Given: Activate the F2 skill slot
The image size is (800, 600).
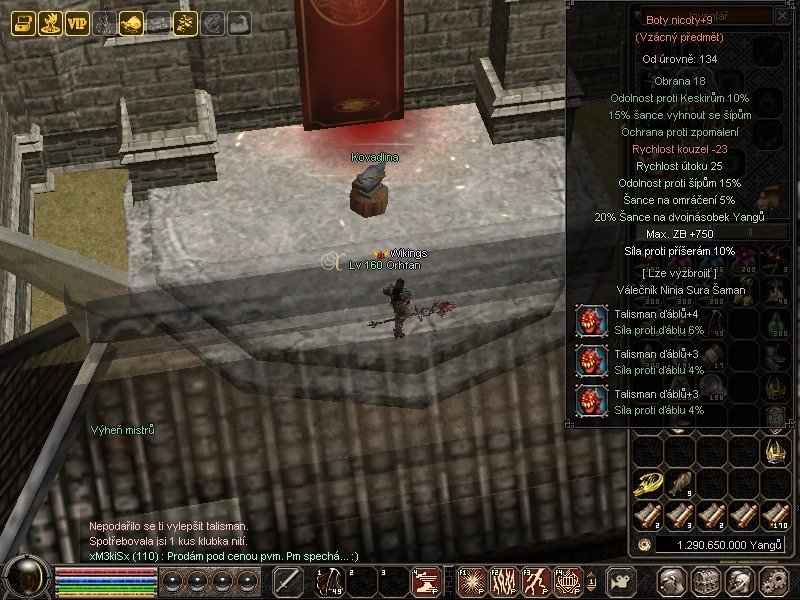Looking at the screenshot, I should pos(502,580).
